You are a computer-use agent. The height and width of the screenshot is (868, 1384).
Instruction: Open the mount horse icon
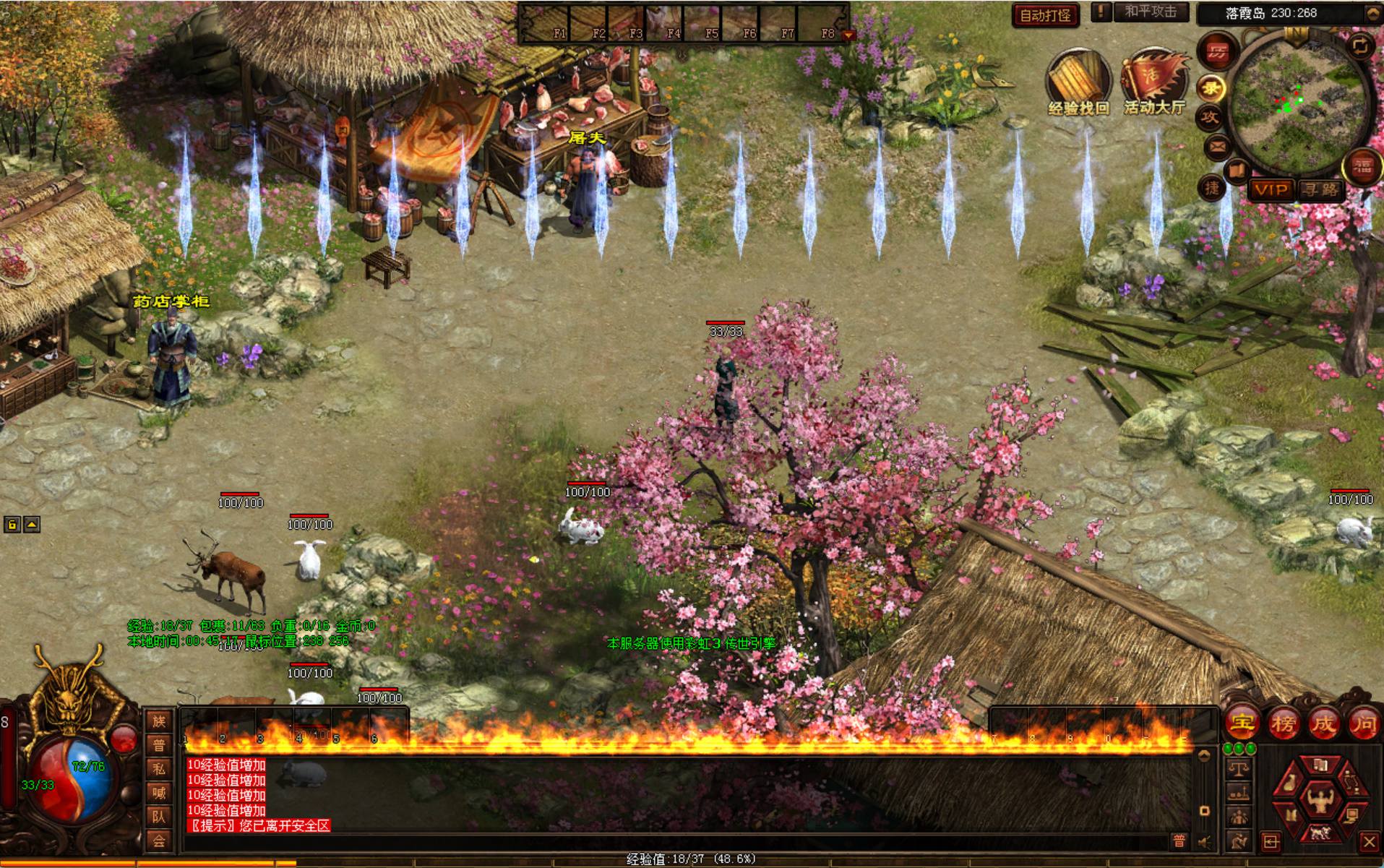tap(1320, 833)
